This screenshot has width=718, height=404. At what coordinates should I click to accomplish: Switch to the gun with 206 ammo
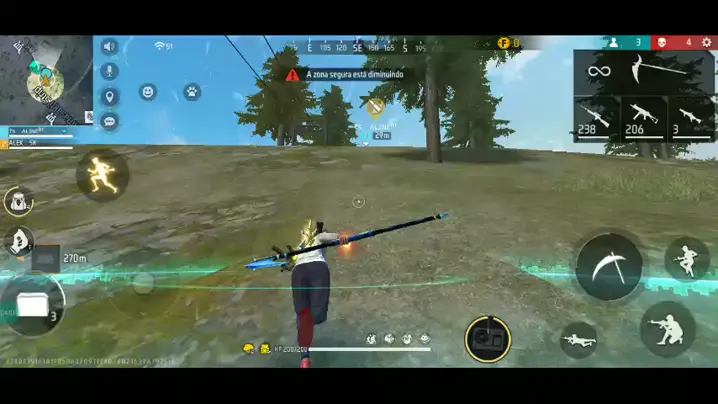coord(643,117)
